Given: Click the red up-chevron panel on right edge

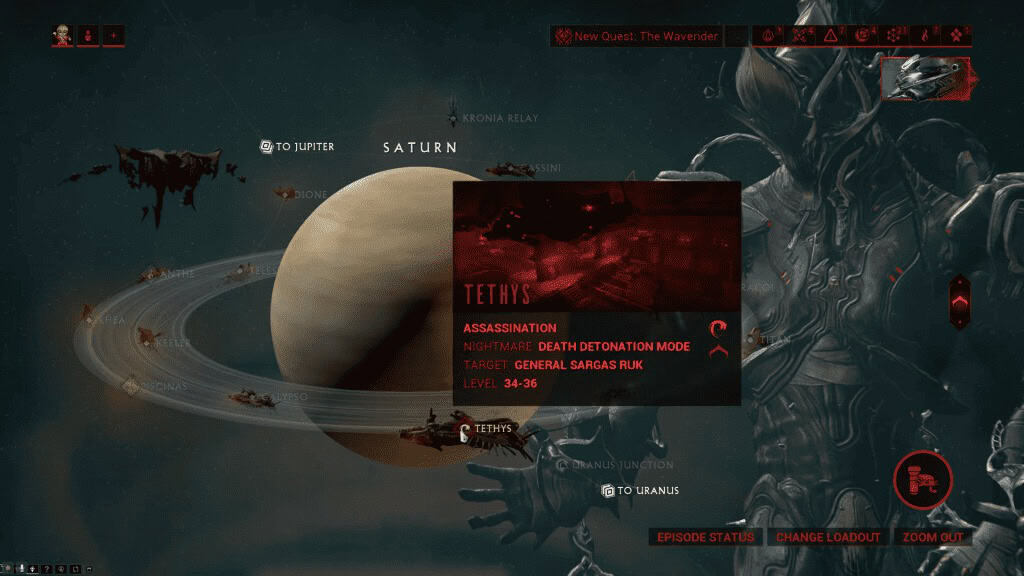Looking at the screenshot, I should tap(958, 301).
